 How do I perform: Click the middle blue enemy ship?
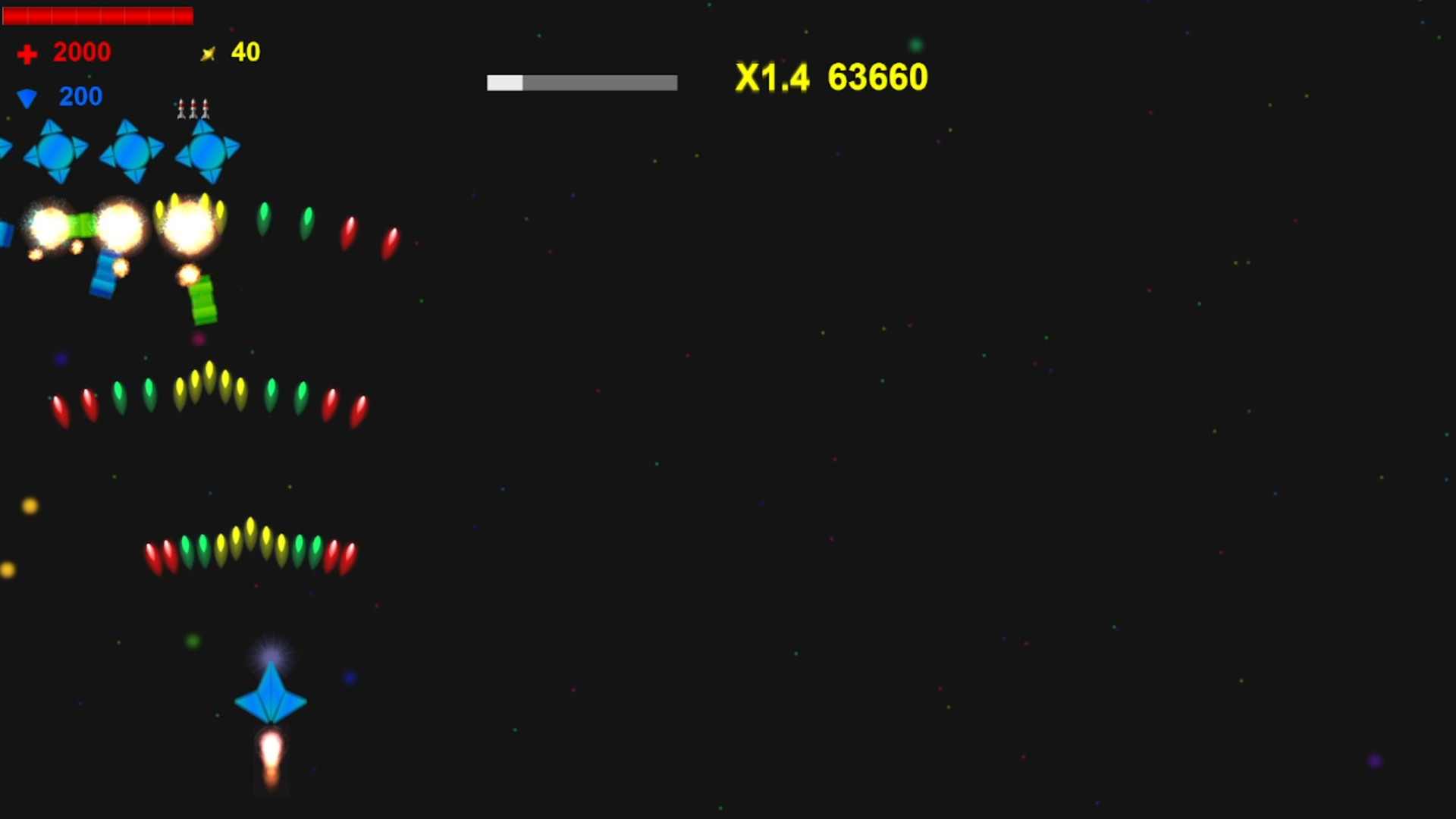pos(133,152)
